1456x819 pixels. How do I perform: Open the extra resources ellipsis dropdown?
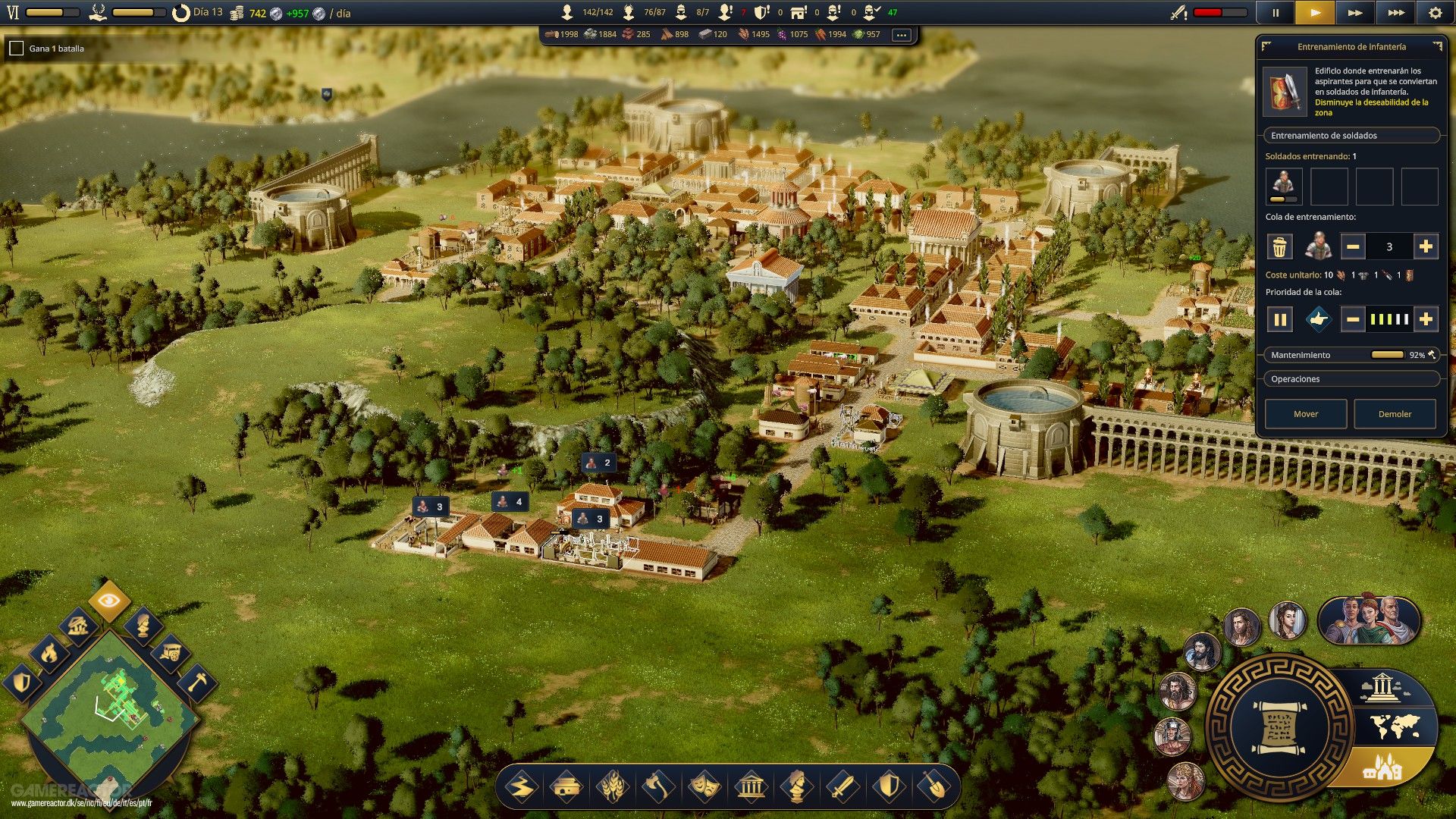pyautogui.click(x=901, y=34)
